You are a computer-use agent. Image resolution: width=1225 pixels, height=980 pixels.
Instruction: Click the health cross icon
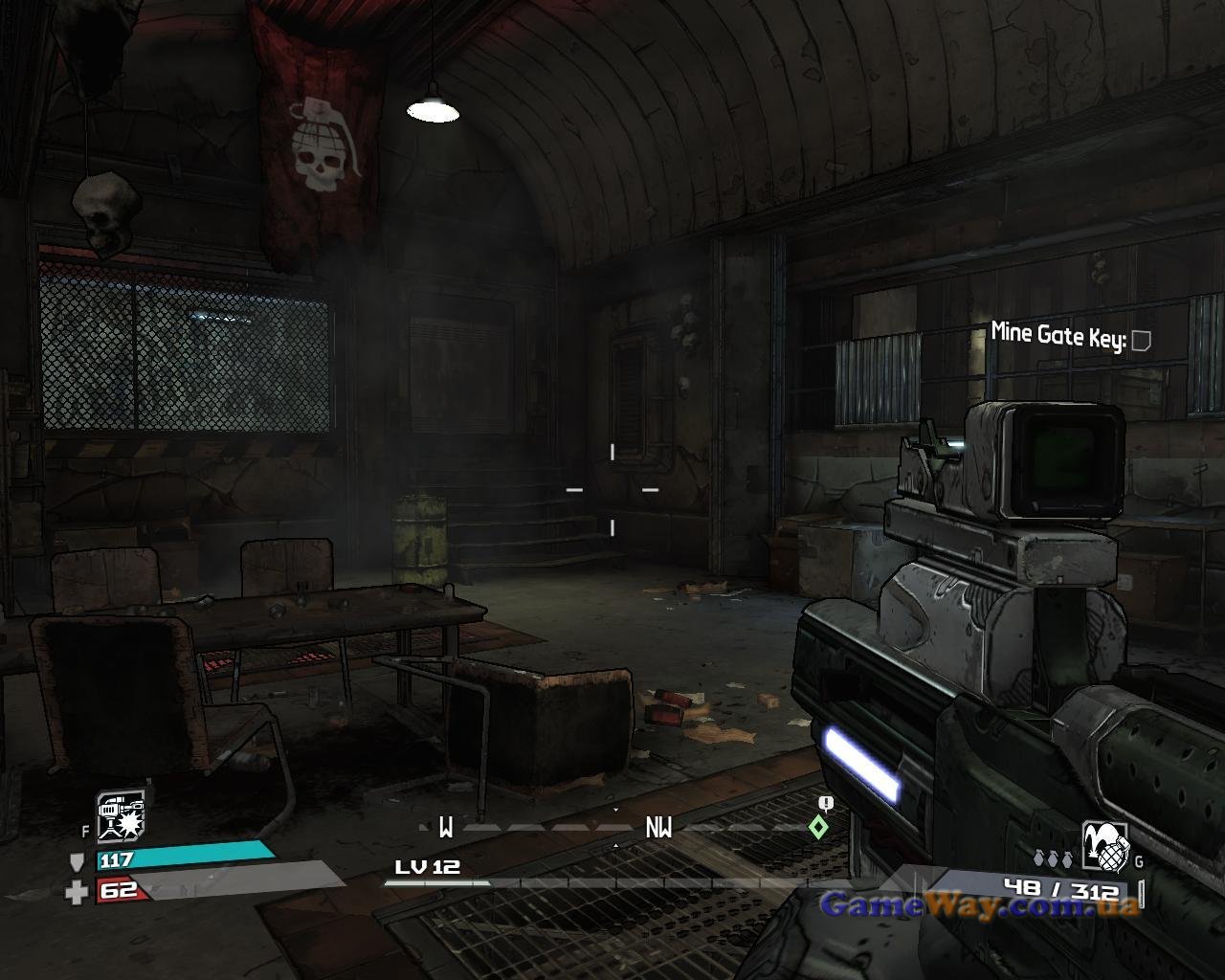(77, 893)
